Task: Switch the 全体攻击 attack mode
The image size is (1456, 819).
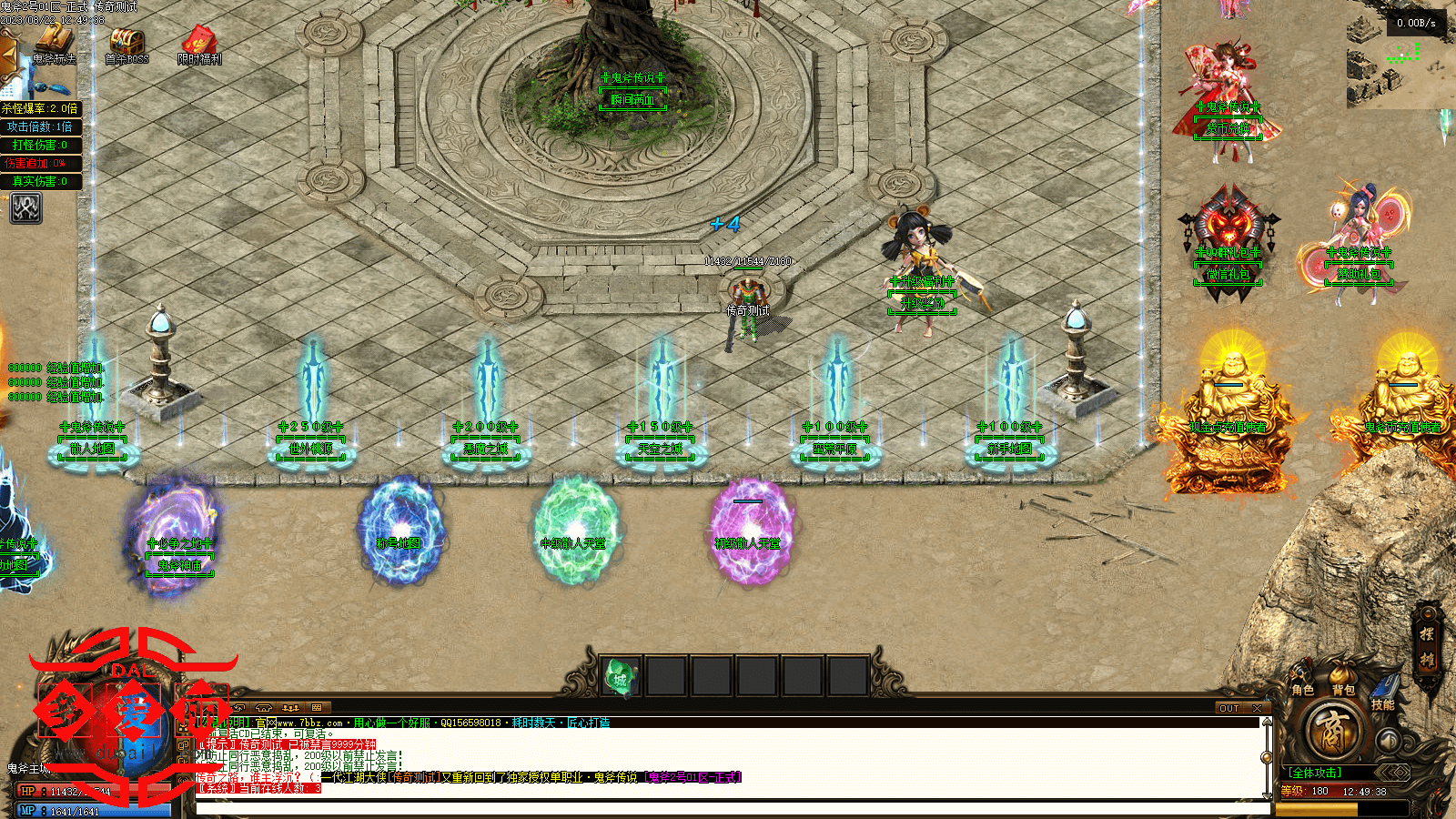Action: (x=1314, y=773)
